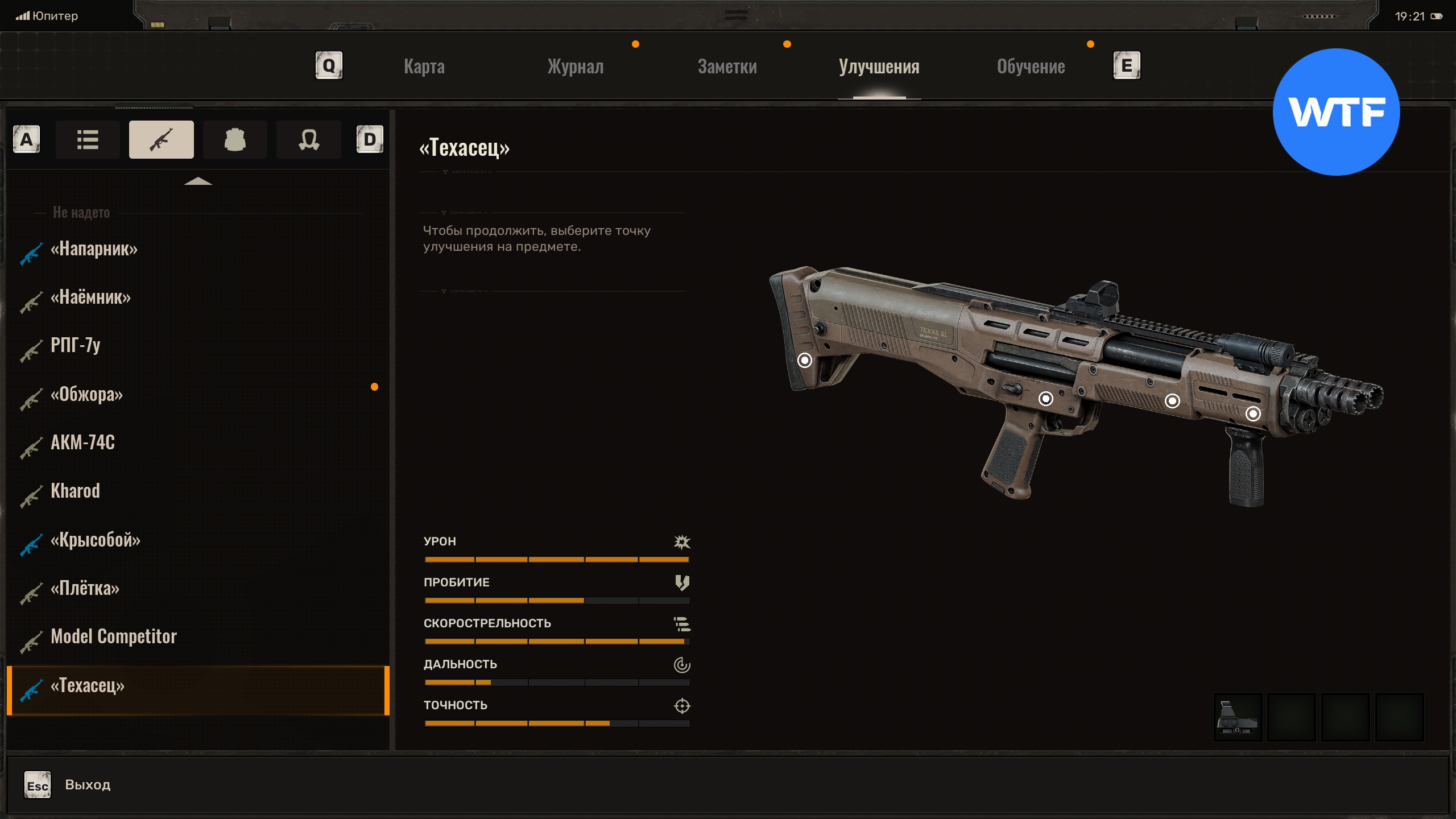The height and width of the screenshot is (819, 1456).
Task: Switch to the Журнал tab
Action: [575, 67]
